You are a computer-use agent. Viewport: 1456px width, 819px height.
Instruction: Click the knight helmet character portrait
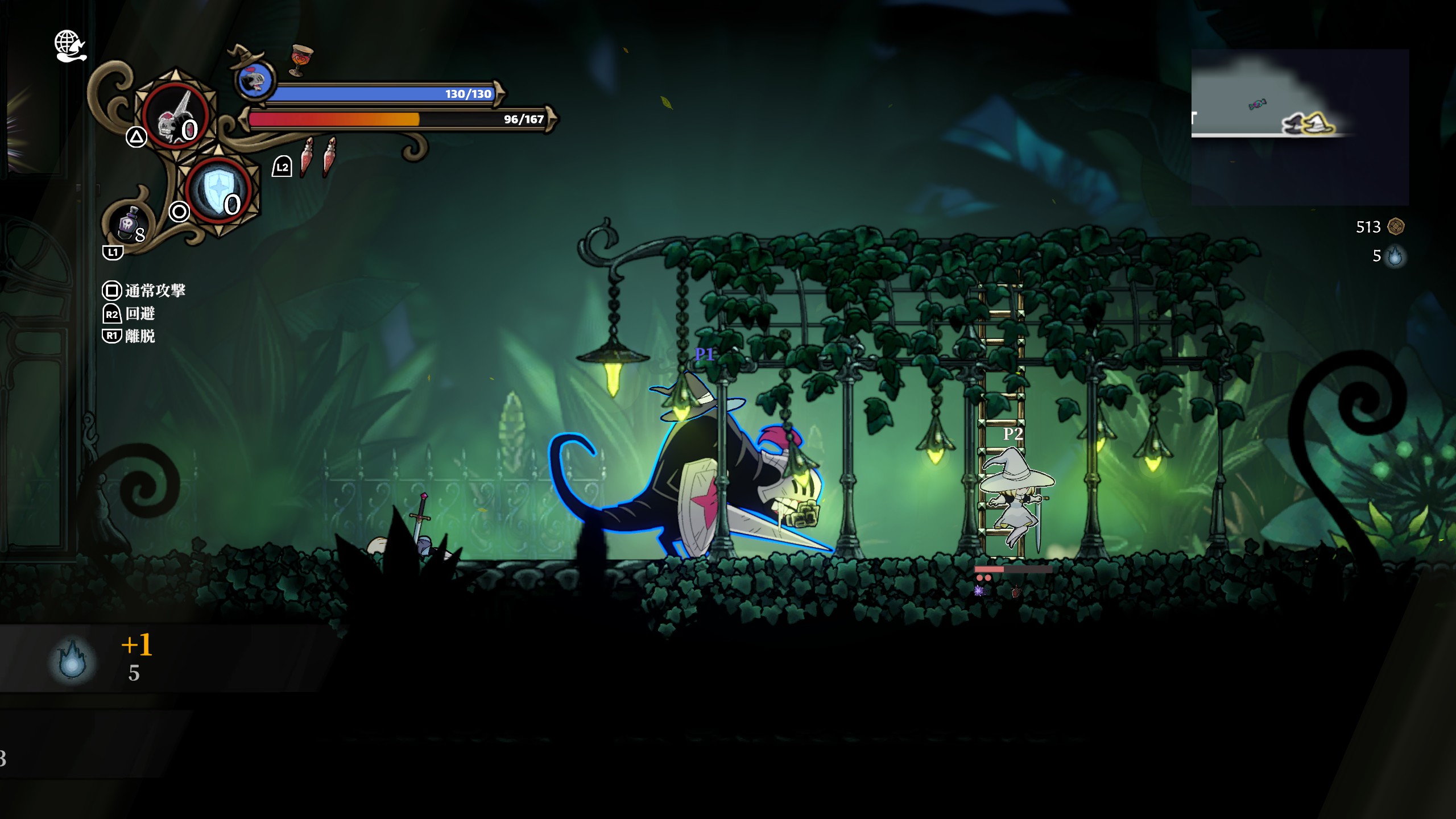(254, 80)
